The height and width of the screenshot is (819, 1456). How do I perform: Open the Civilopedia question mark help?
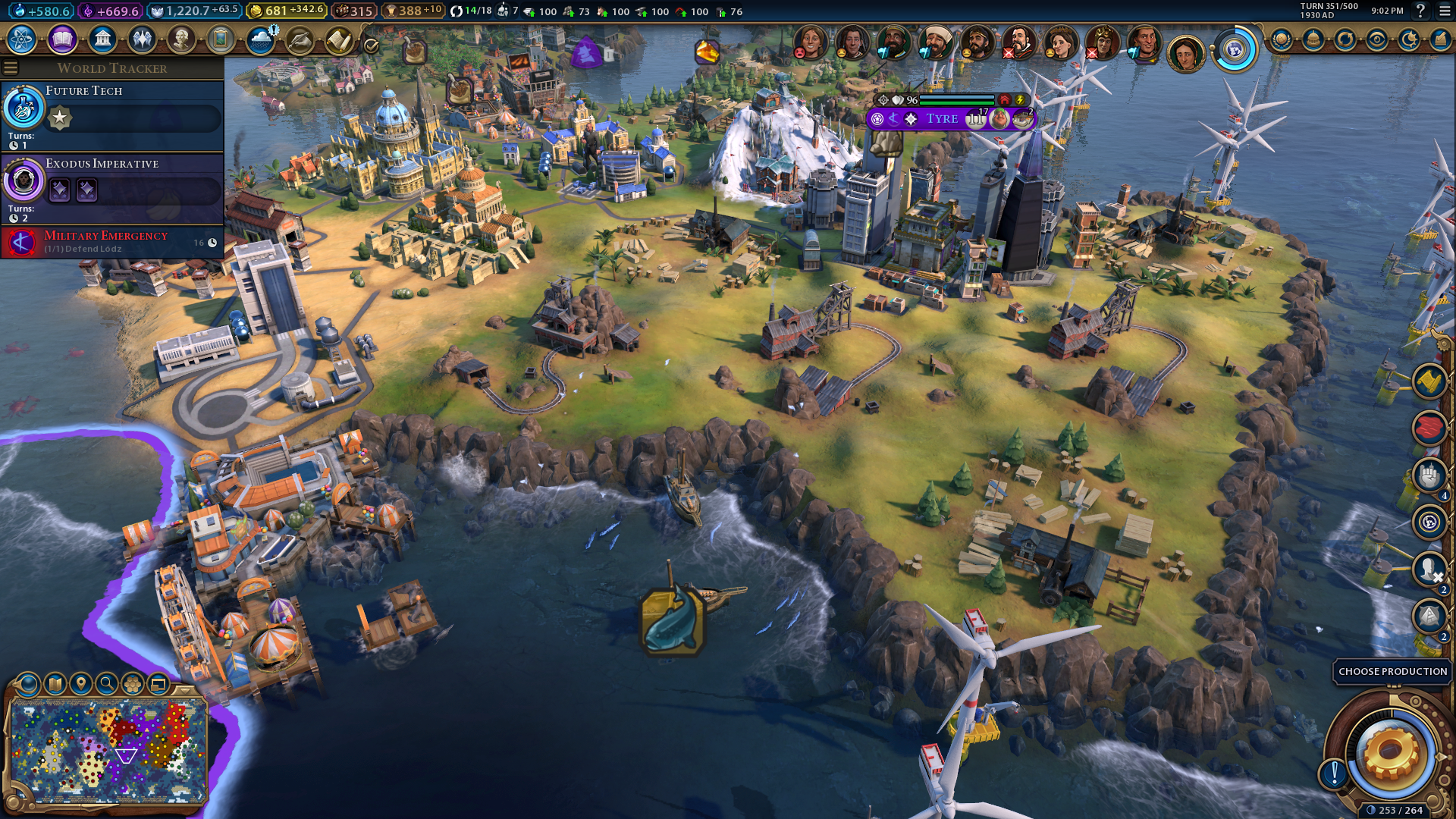click(1420, 11)
